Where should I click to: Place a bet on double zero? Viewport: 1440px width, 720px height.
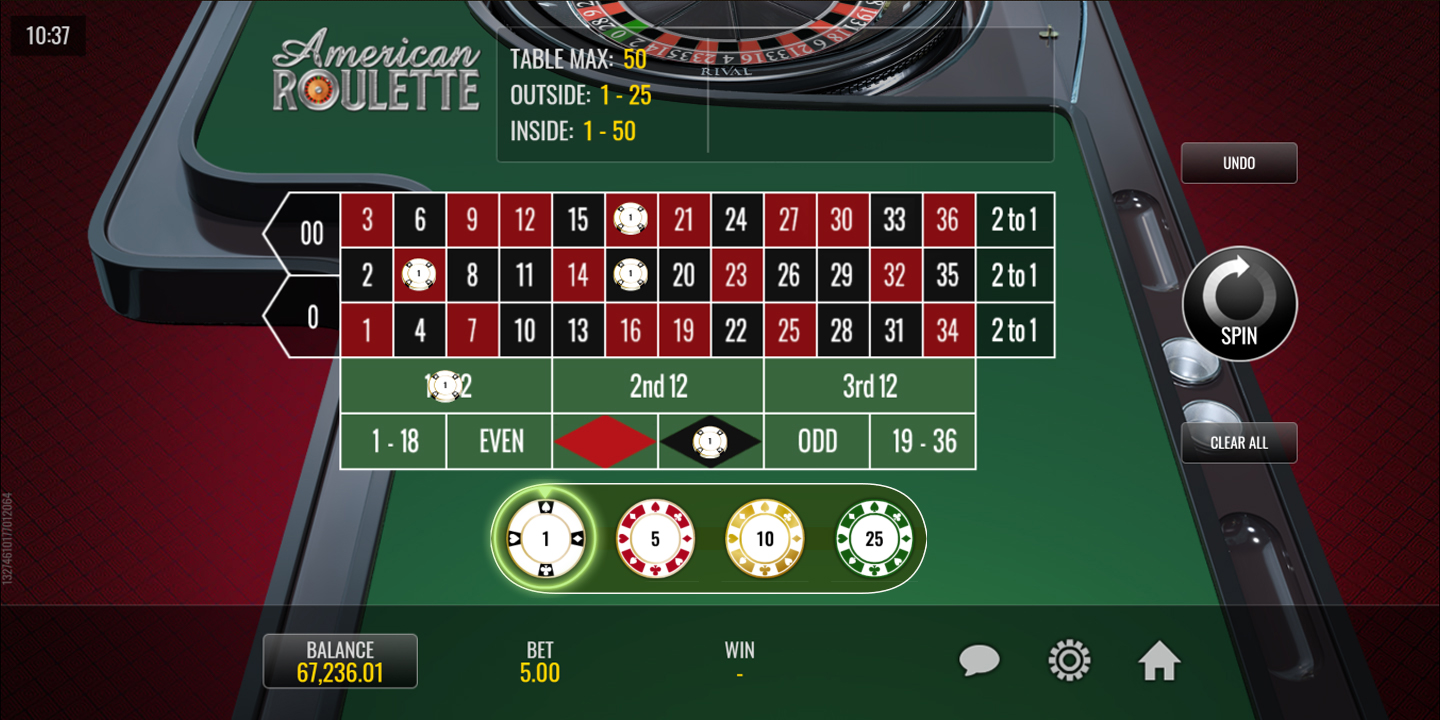click(310, 234)
